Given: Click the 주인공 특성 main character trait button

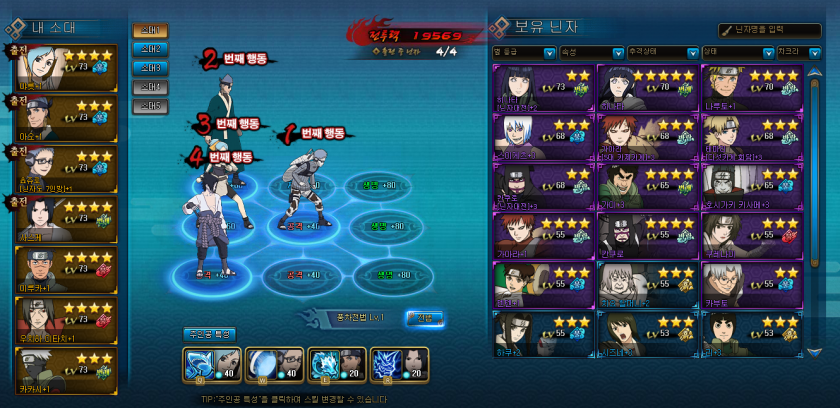Looking at the screenshot, I should click(x=207, y=333).
